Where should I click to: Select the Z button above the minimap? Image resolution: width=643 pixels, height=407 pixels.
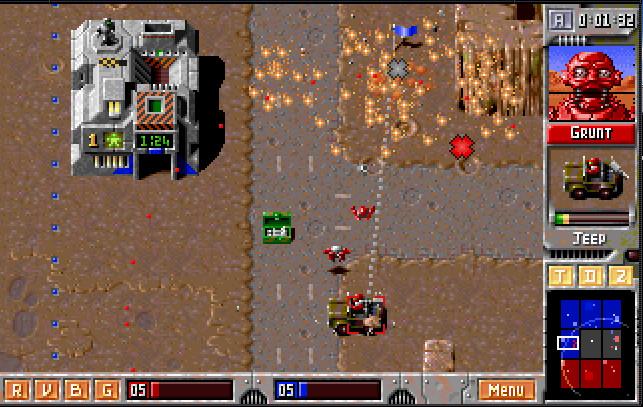620,276
